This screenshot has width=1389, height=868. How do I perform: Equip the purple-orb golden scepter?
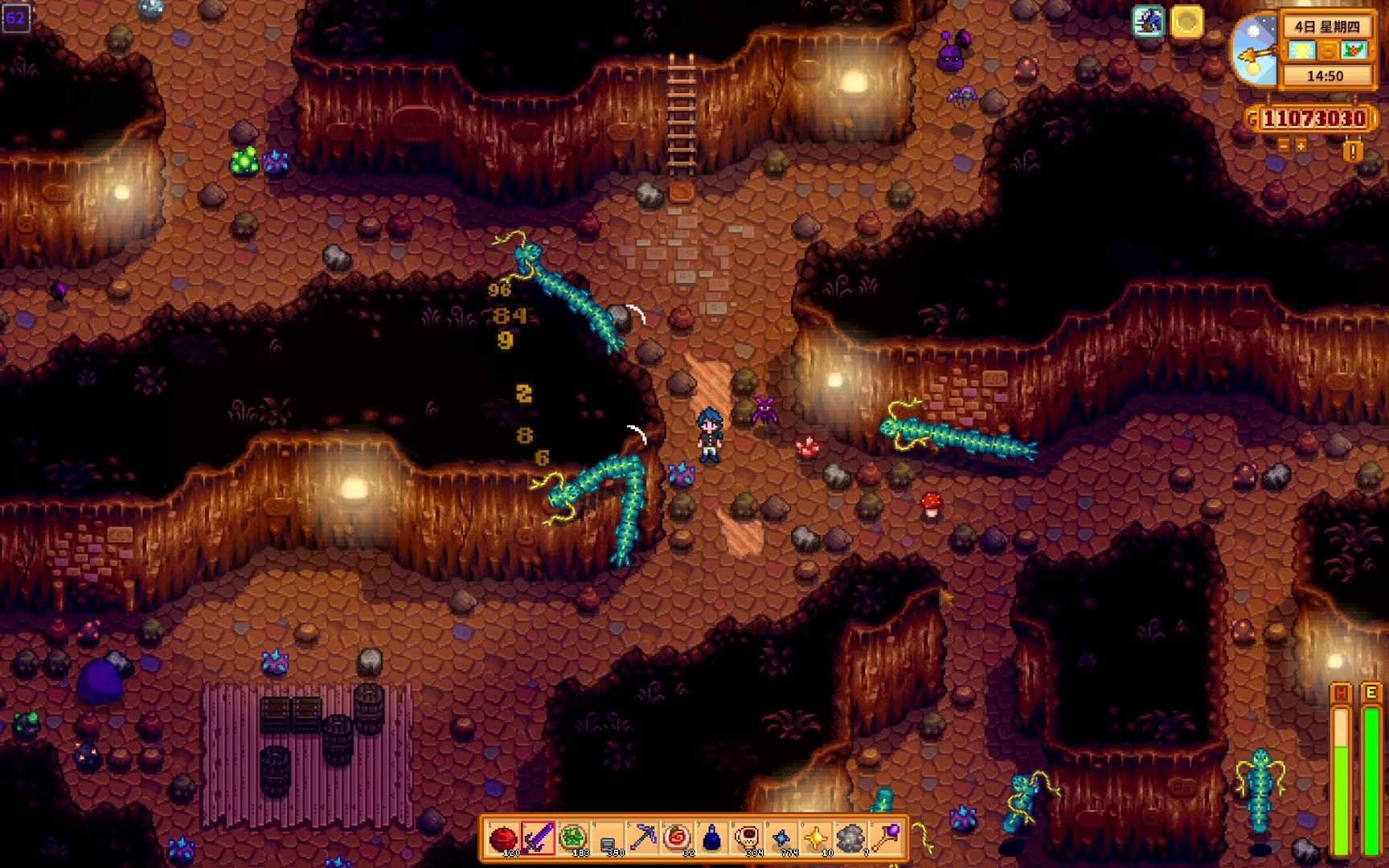click(887, 838)
